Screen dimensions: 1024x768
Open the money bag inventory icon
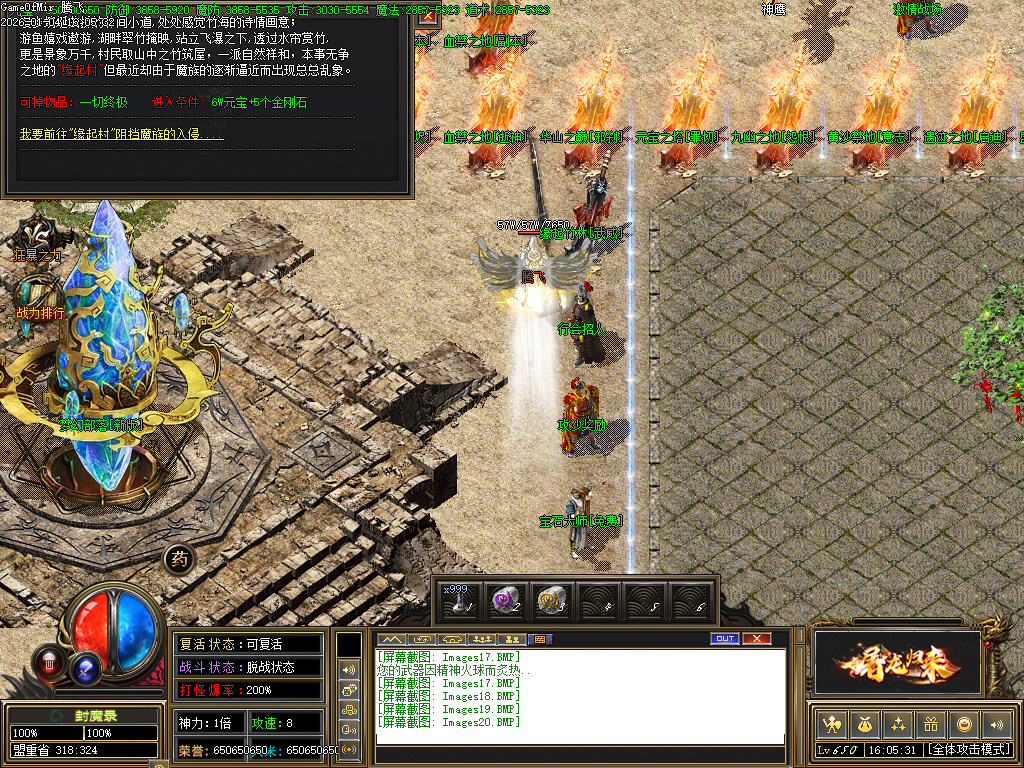[864, 724]
